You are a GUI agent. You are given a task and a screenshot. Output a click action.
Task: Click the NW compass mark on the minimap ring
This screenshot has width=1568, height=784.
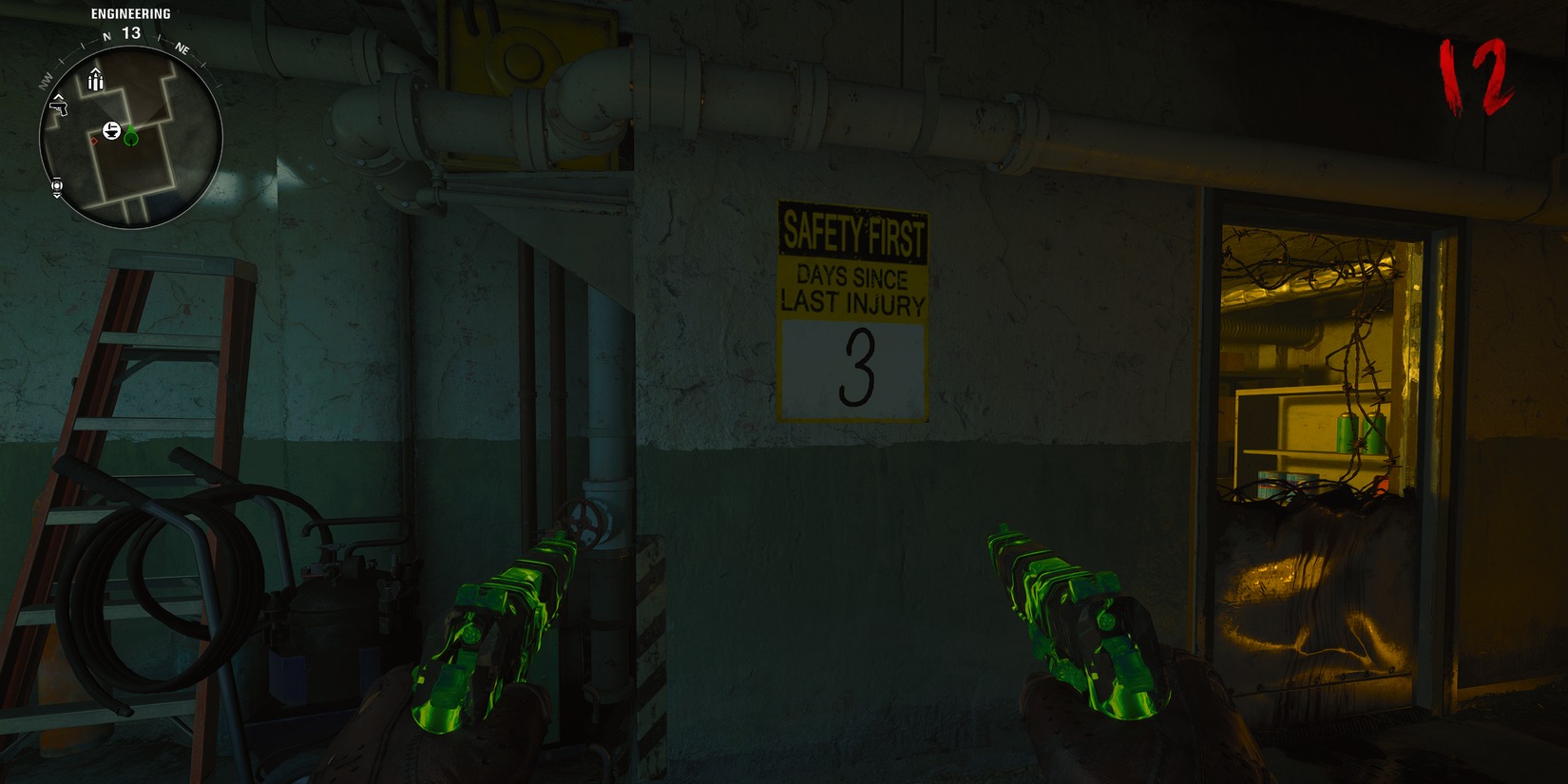(46, 80)
